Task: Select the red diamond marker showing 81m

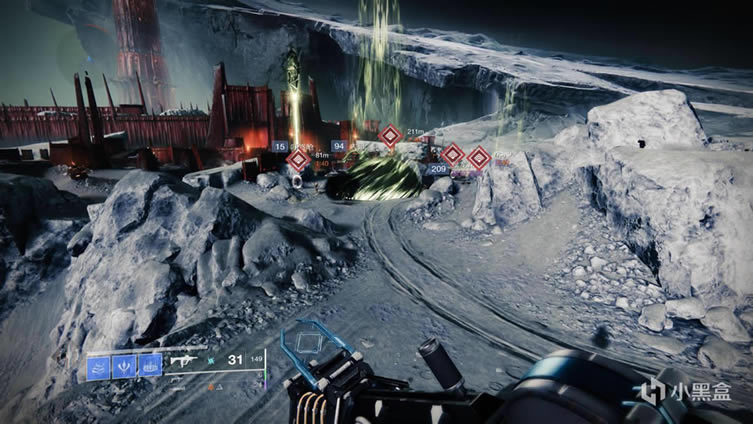Action: click(x=298, y=160)
